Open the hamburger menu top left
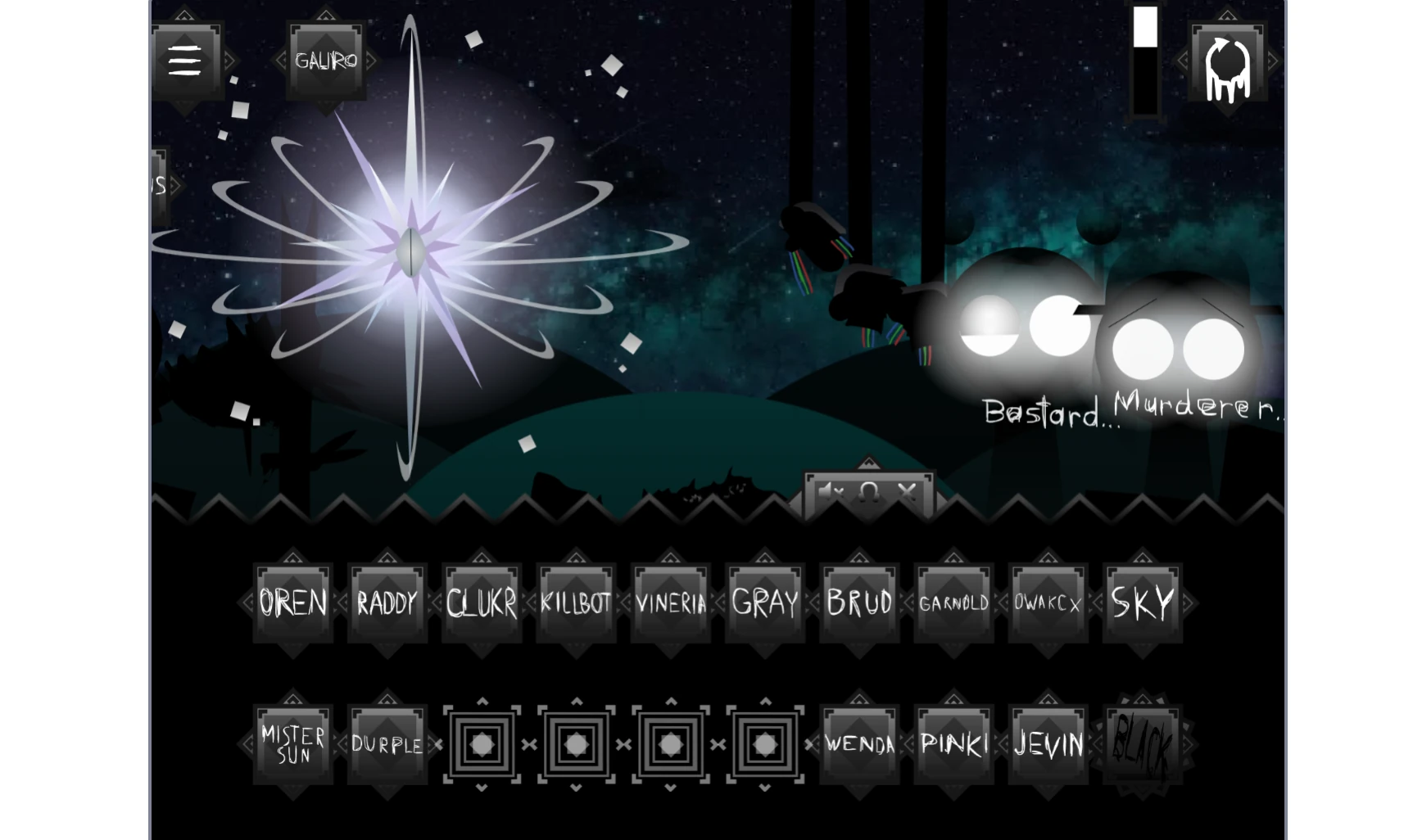The width and height of the screenshot is (1404, 840). 184,61
